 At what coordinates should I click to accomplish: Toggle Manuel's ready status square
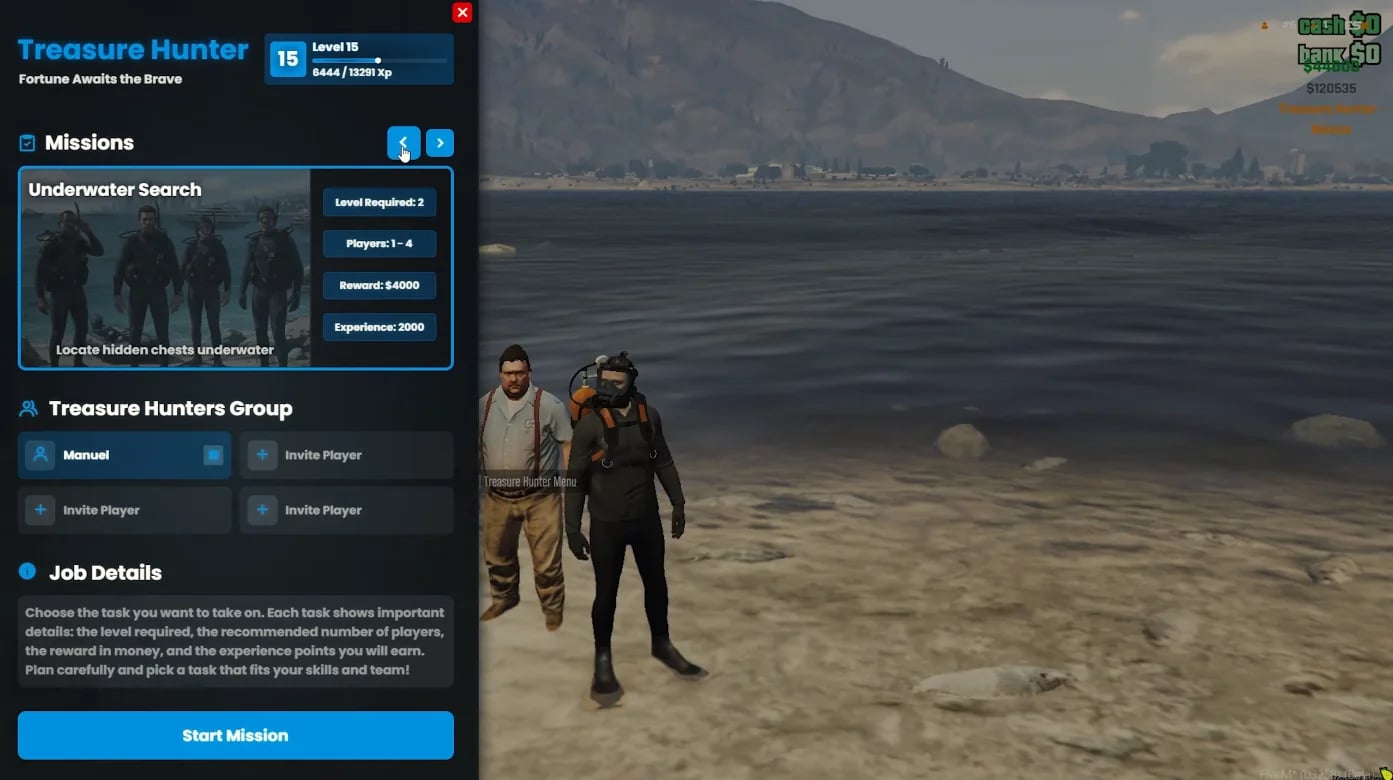tap(212, 454)
